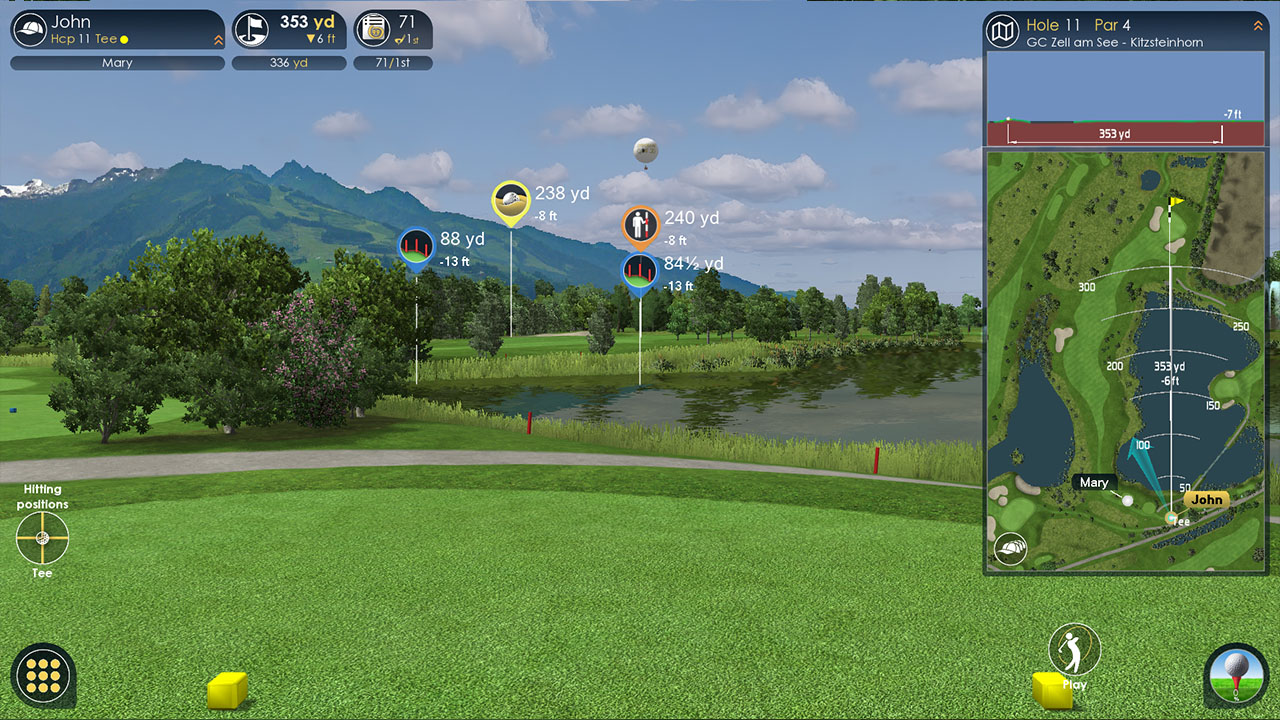This screenshot has height=720, width=1280.
Task: Open John's player info panel
Action: tap(117, 30)
